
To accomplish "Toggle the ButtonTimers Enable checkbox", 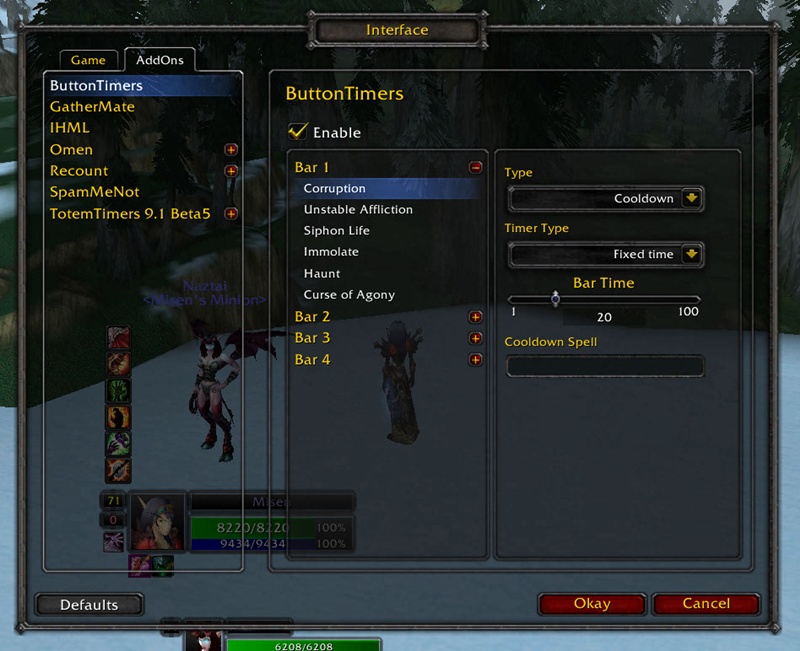I will [297, 132].
